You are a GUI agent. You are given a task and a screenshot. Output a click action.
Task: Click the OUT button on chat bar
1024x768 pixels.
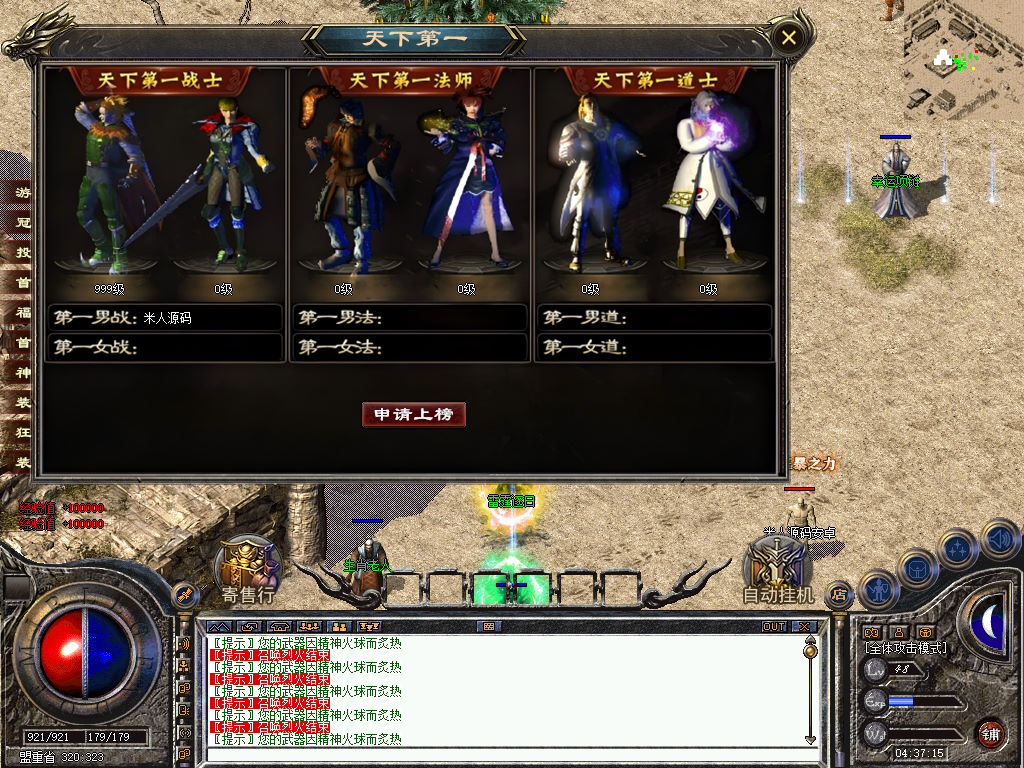pos(774,627)
